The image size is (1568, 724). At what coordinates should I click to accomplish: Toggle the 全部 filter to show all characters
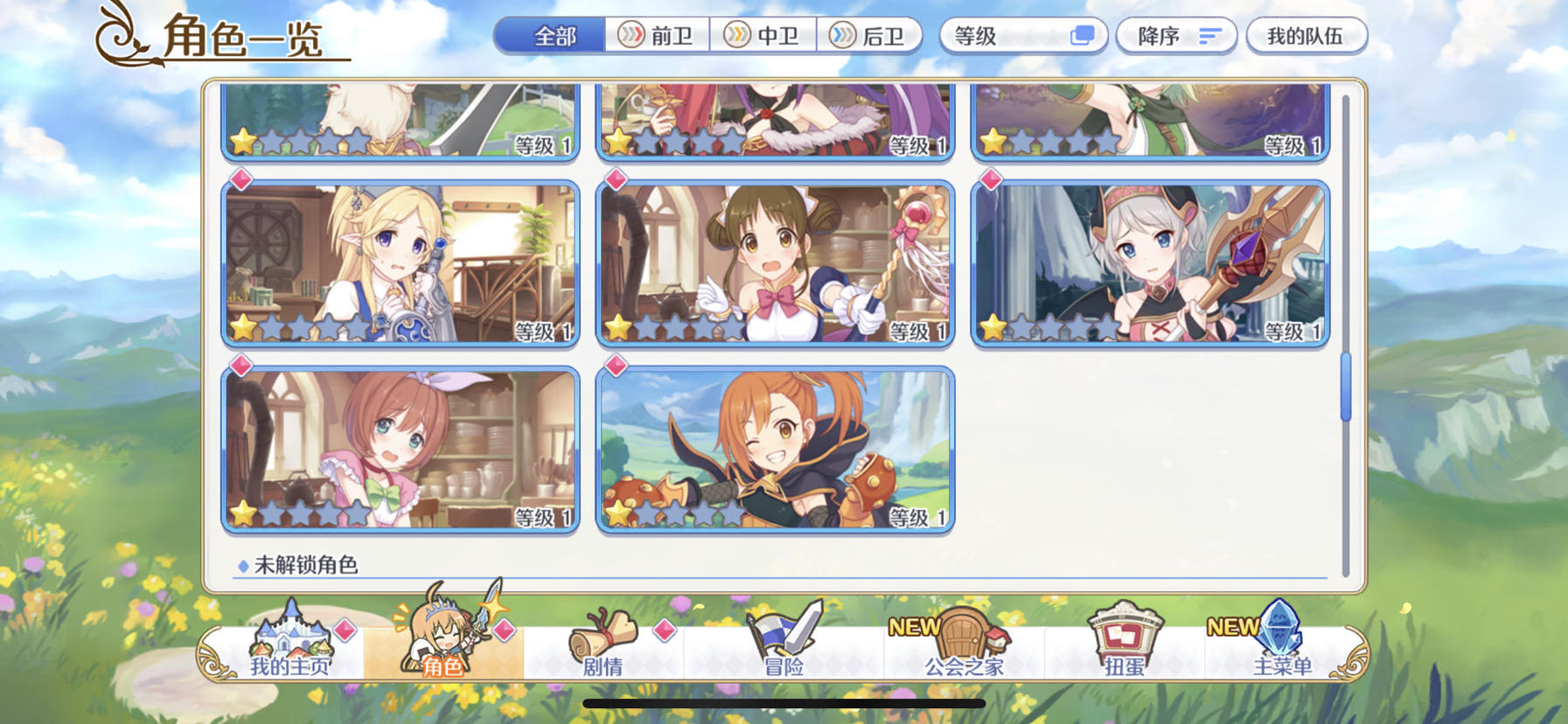pyautogui.click(x=554, y=37)
